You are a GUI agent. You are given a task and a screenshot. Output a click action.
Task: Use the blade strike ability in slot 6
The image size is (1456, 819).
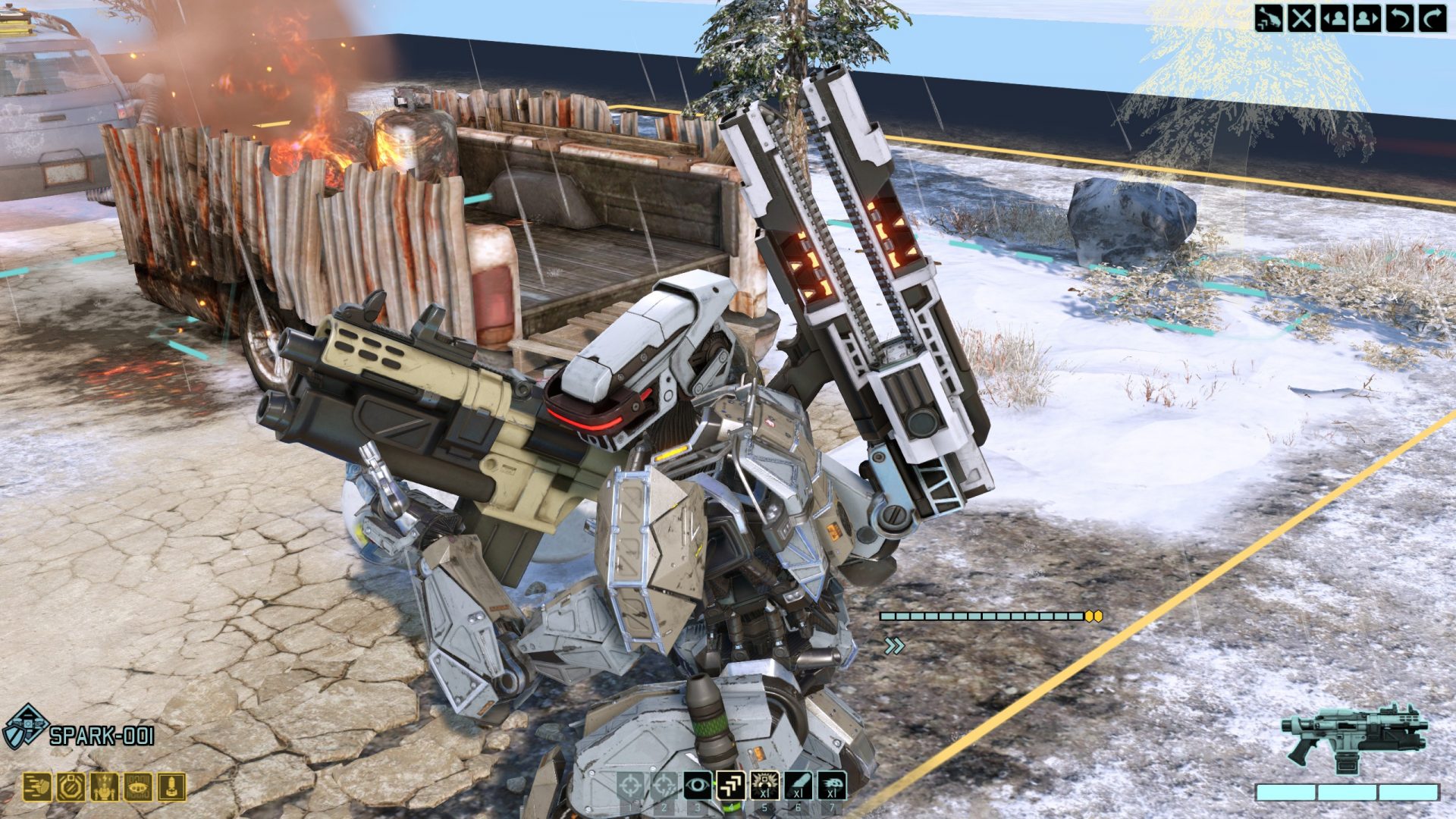tap(798, 786)
